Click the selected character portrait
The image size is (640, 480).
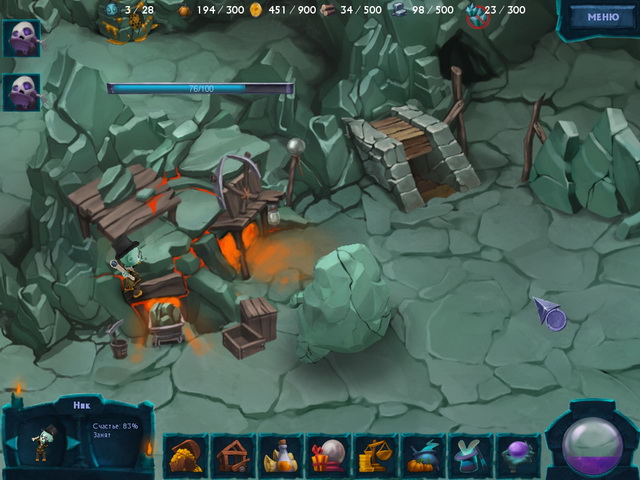(42, 441)
